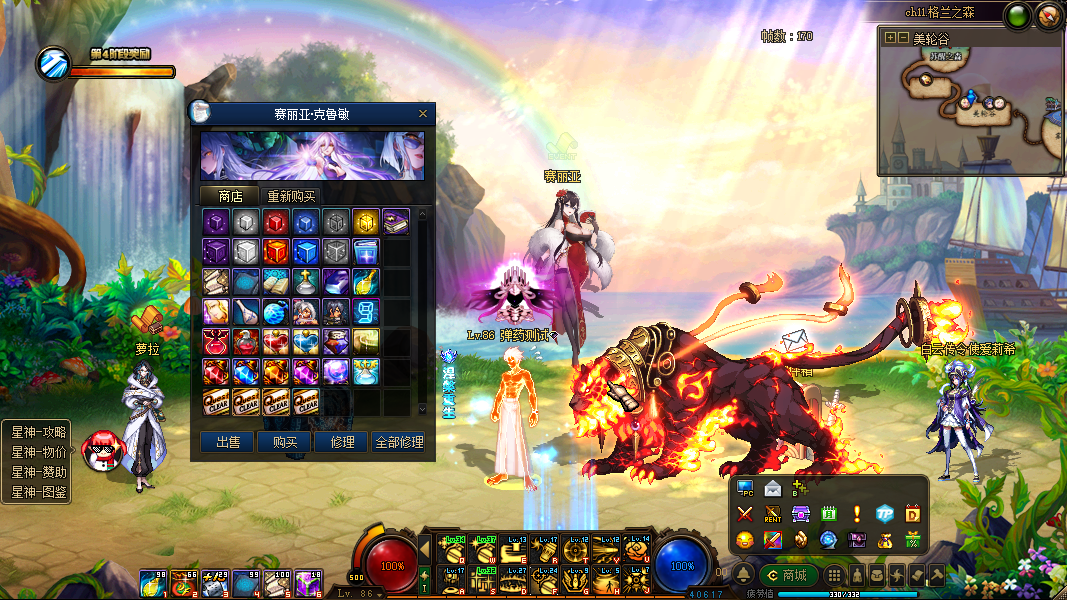This screenshot has height=600, width=1067.
Task: Select the RENT sword icon
Action: point(772,514)
